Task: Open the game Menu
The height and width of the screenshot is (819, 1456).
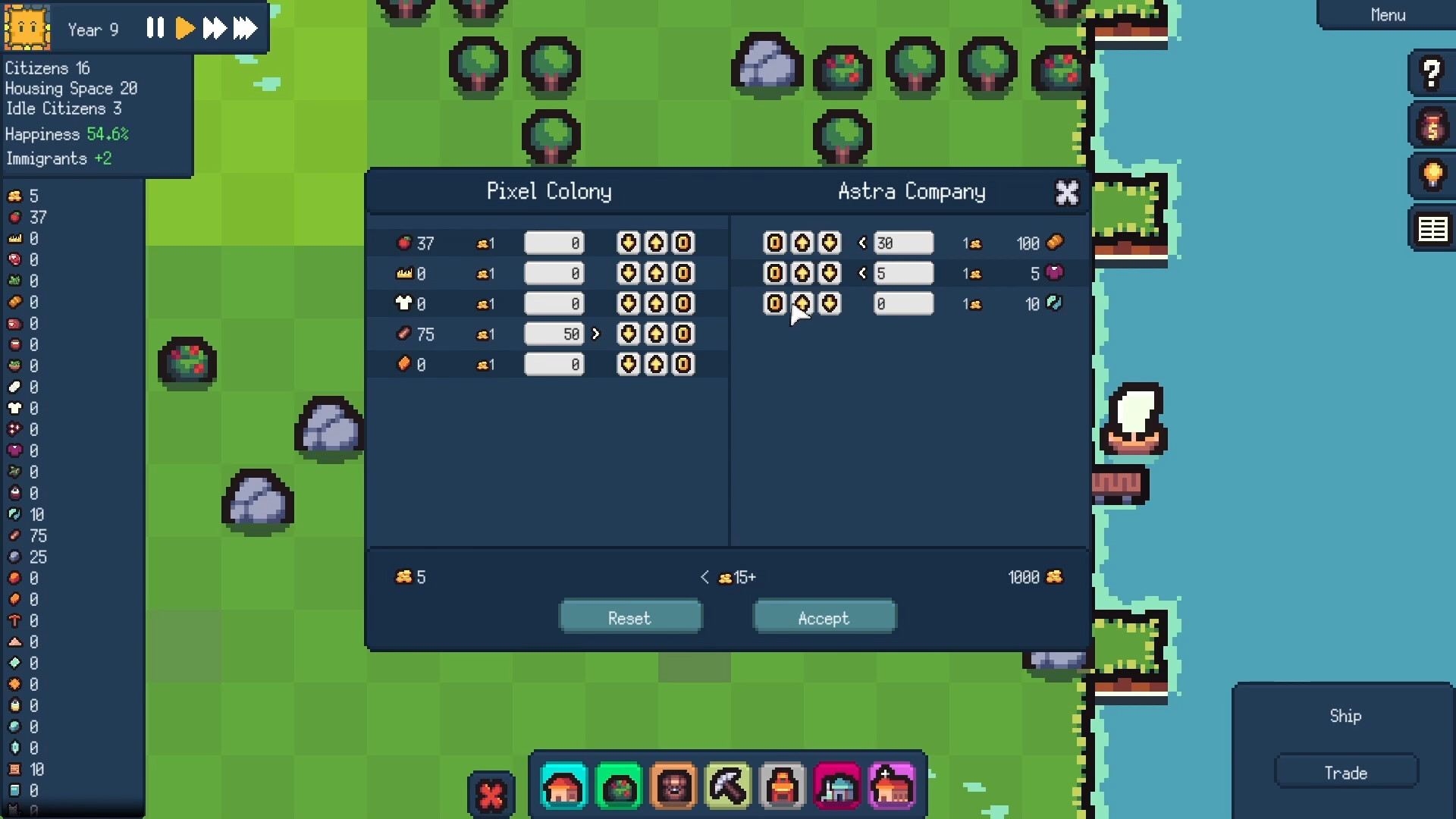Action: pos(1387,14)
